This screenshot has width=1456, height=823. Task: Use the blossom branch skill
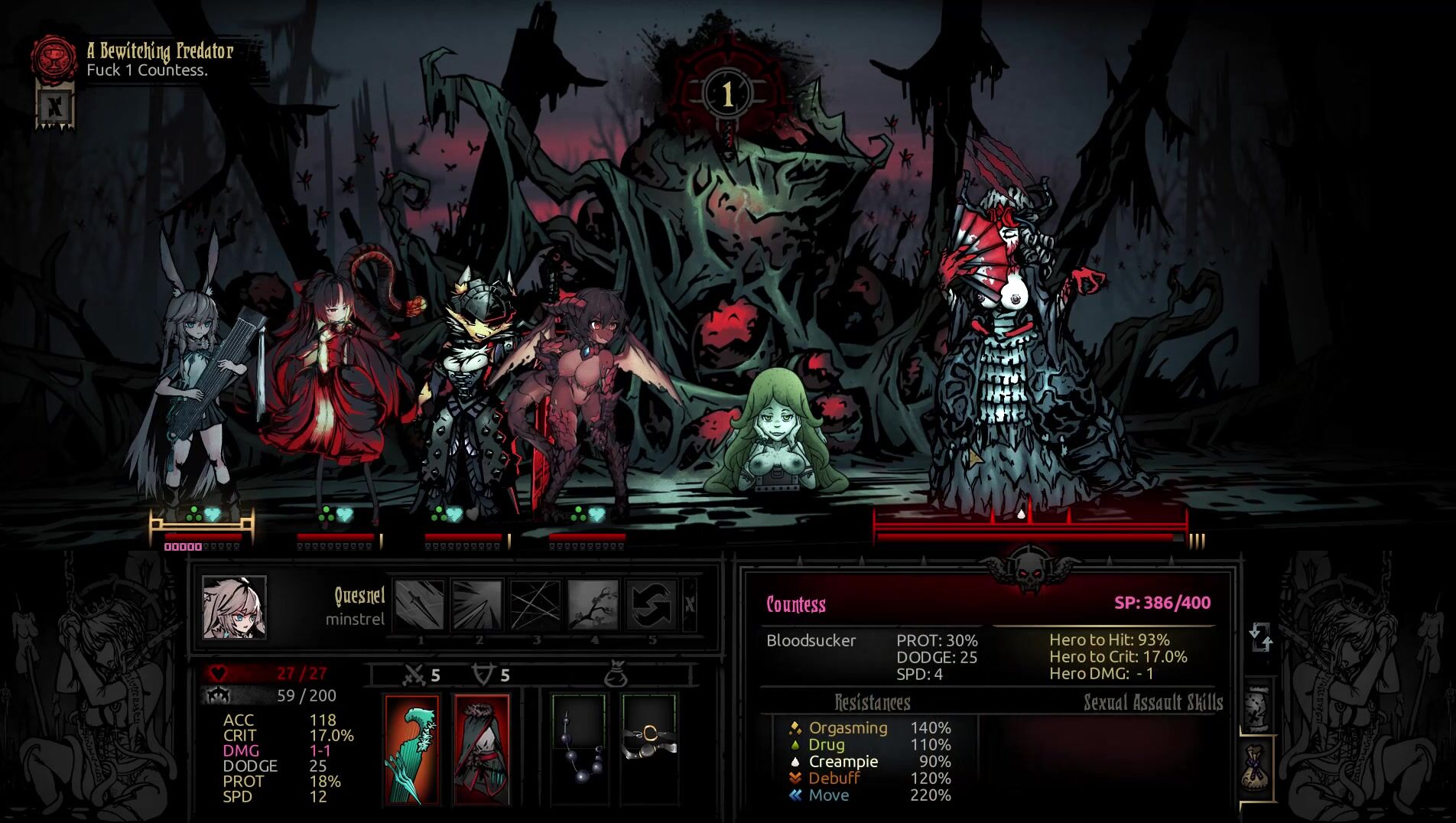(x=593, y=604)
